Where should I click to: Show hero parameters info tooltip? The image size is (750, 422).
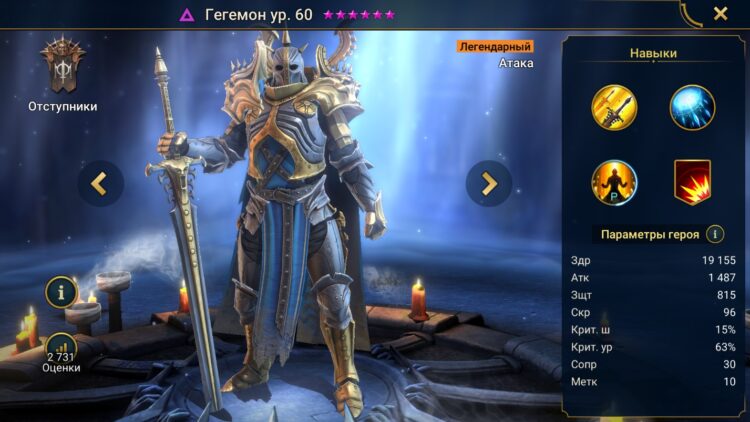click(715, 234)
